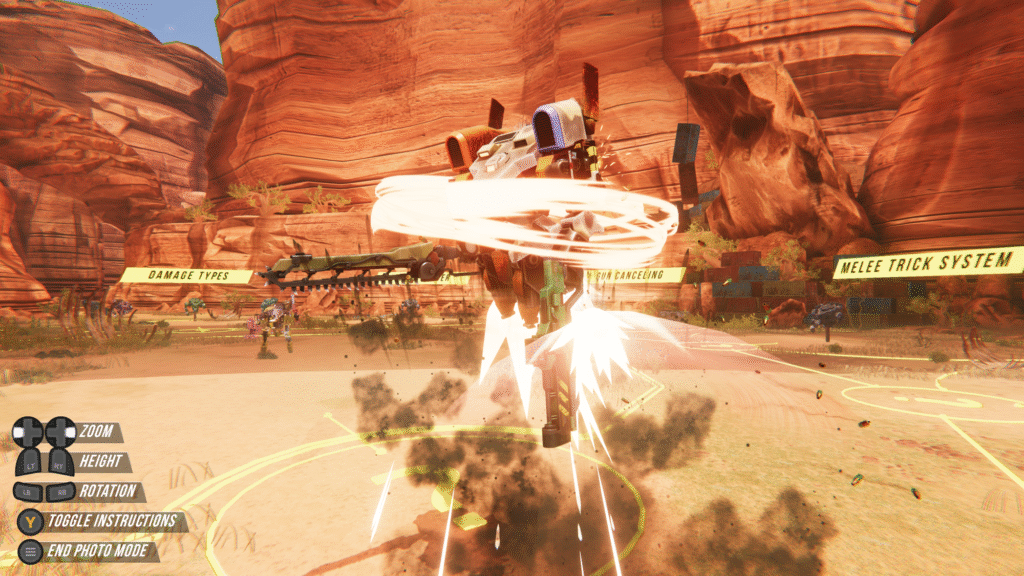
Task: Activate the Rotation control label
Action: (108, 492)
